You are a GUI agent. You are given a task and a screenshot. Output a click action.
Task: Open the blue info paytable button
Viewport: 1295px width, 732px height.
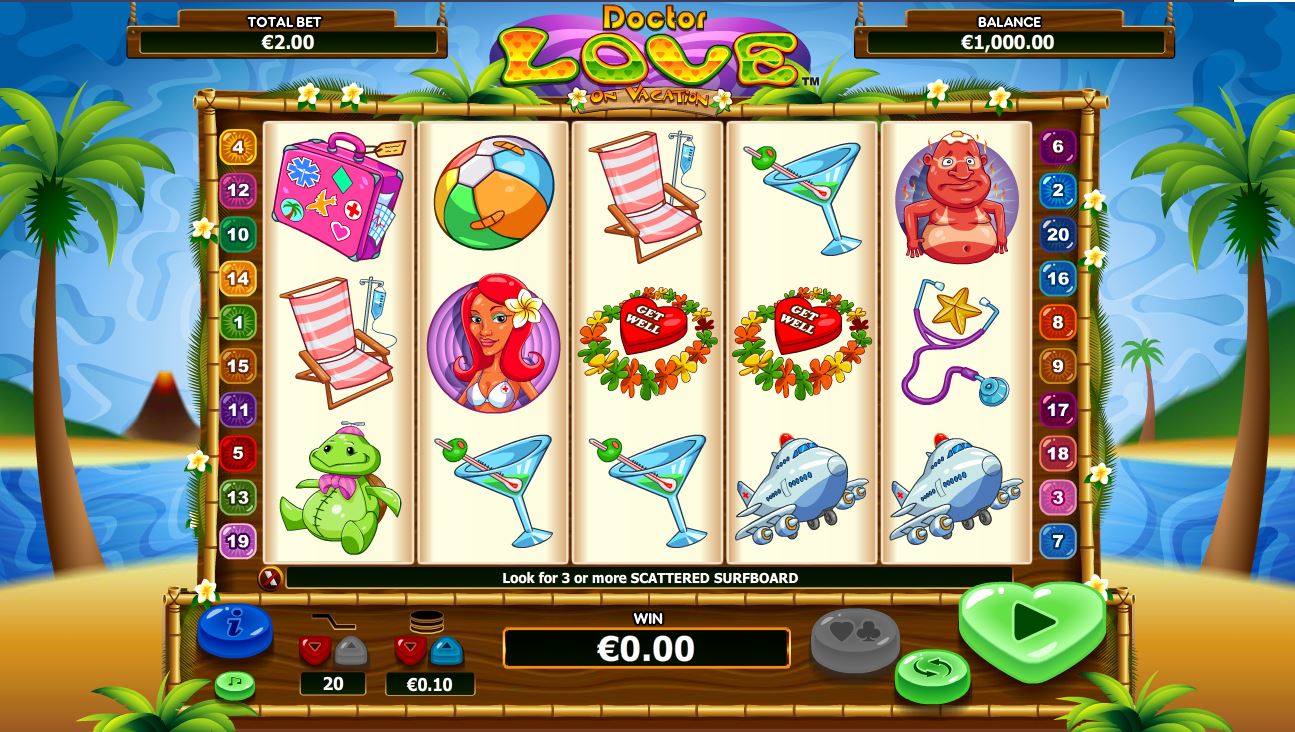click(x=235, y=629)
